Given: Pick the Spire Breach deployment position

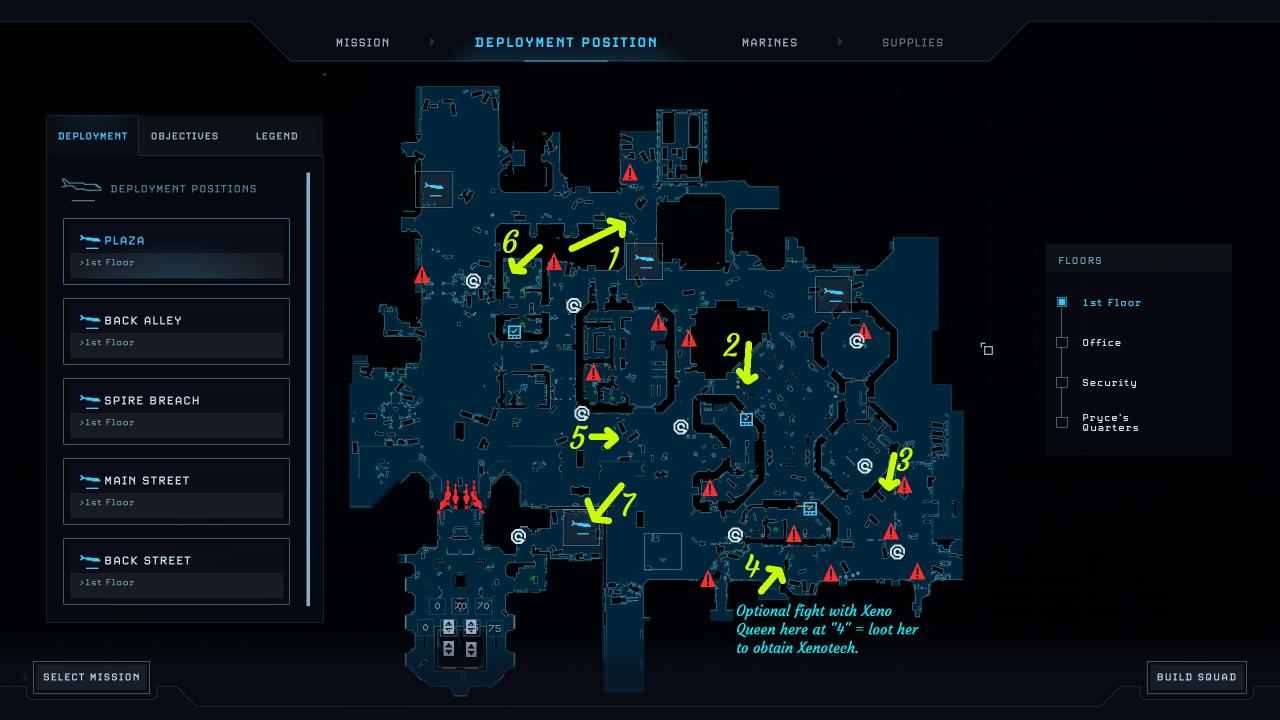Looking at the screenshot, I should pyautogui.click(x=176, y=410).
